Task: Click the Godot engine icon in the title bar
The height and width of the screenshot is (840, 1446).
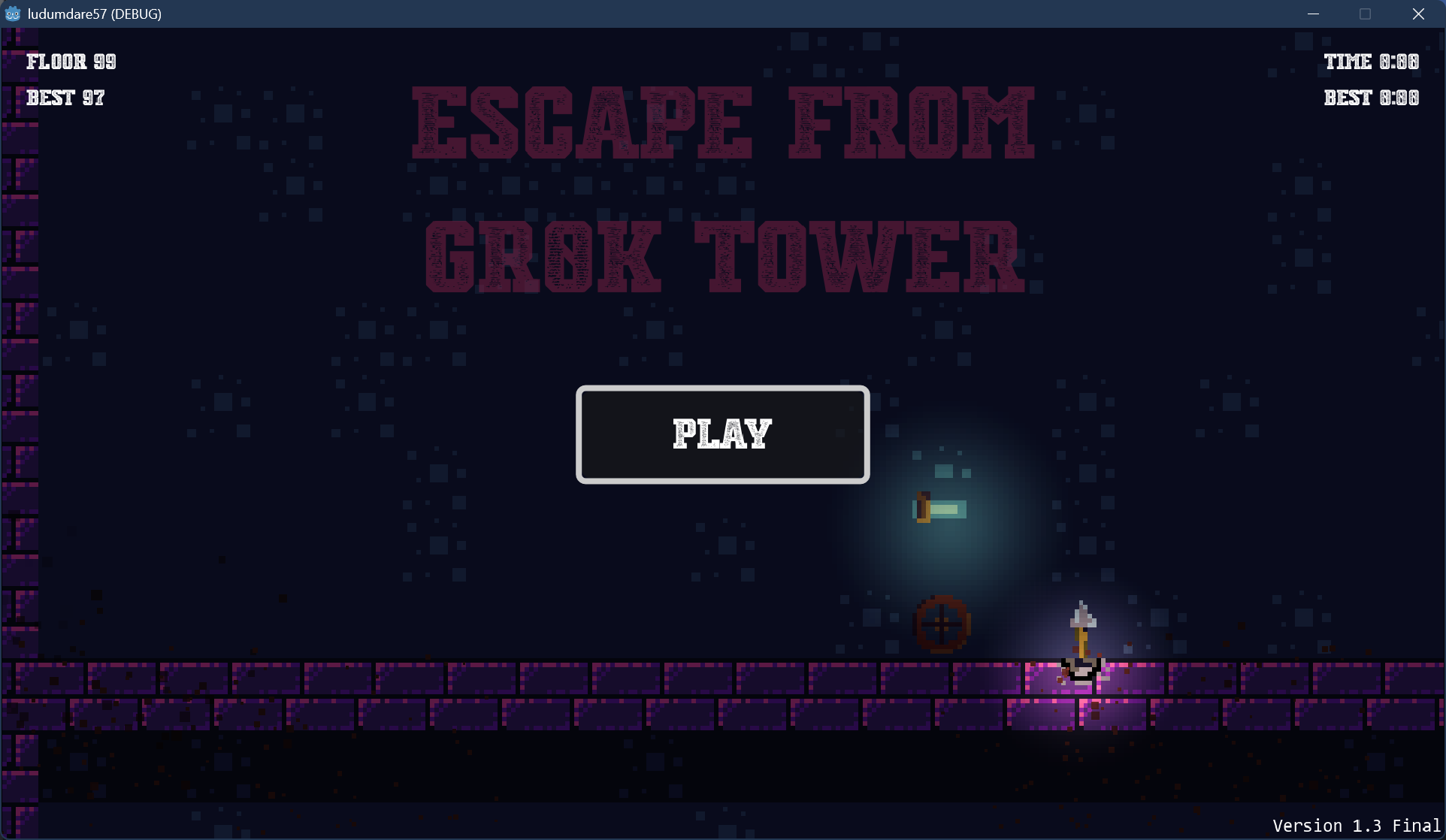Action: [13, 13]
